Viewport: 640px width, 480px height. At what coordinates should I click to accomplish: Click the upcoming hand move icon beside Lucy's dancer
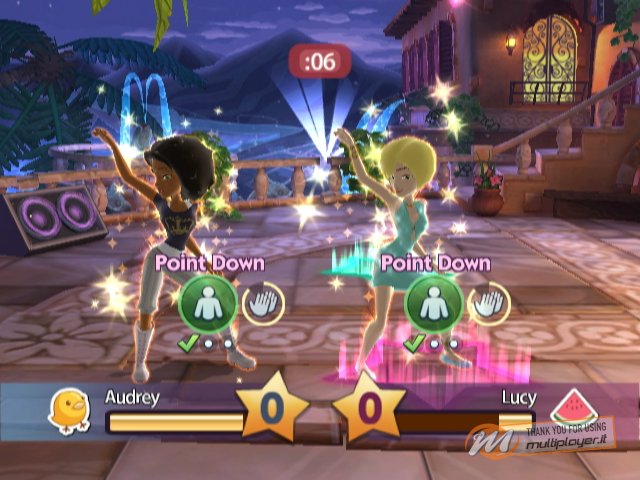[488, 302]
